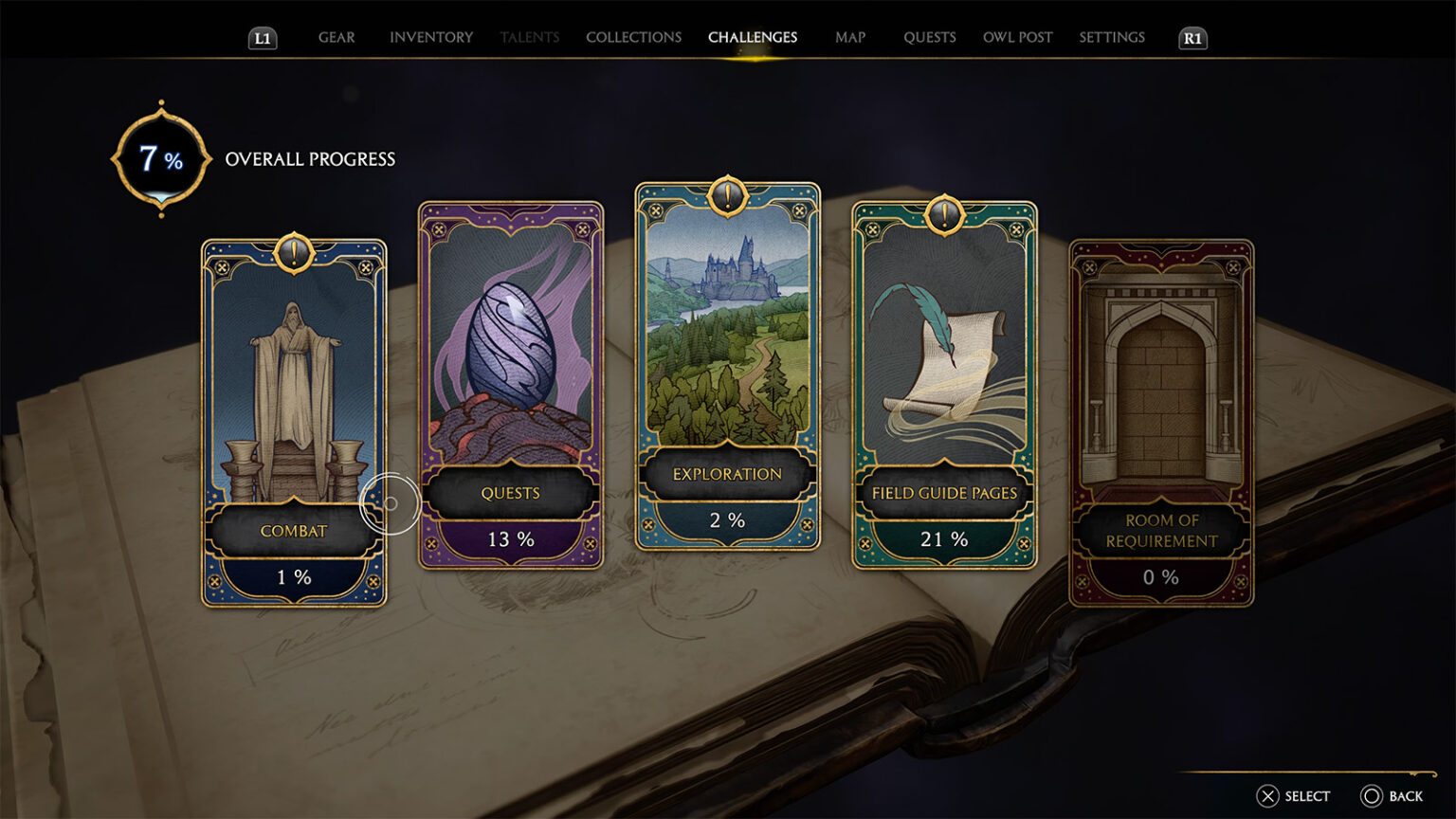Click the Overall Progress emblem showing 7%
The width and height of the screenshot is (1456, 819).
tap(161, 157)
